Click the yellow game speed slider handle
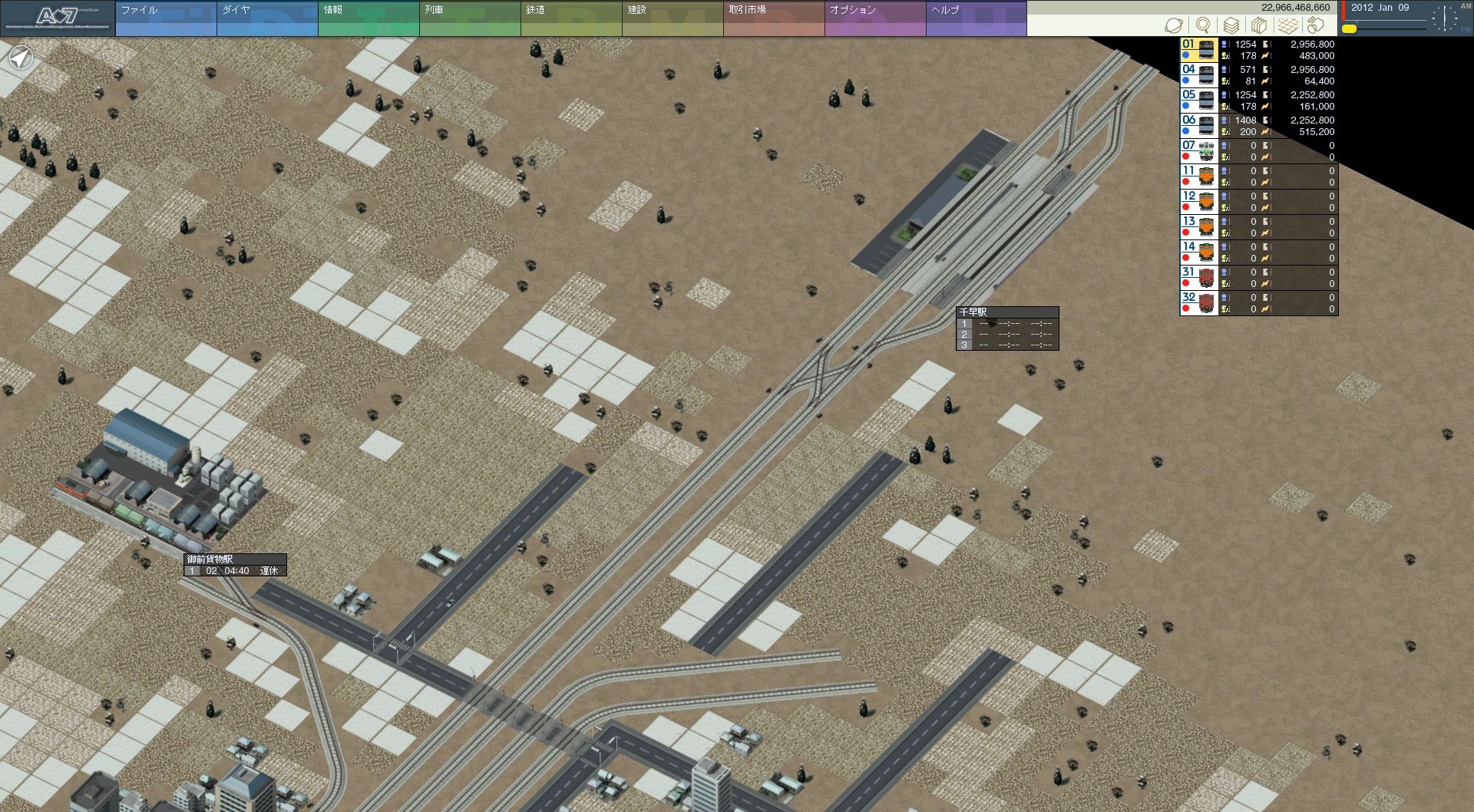 tap(1349, 29)
